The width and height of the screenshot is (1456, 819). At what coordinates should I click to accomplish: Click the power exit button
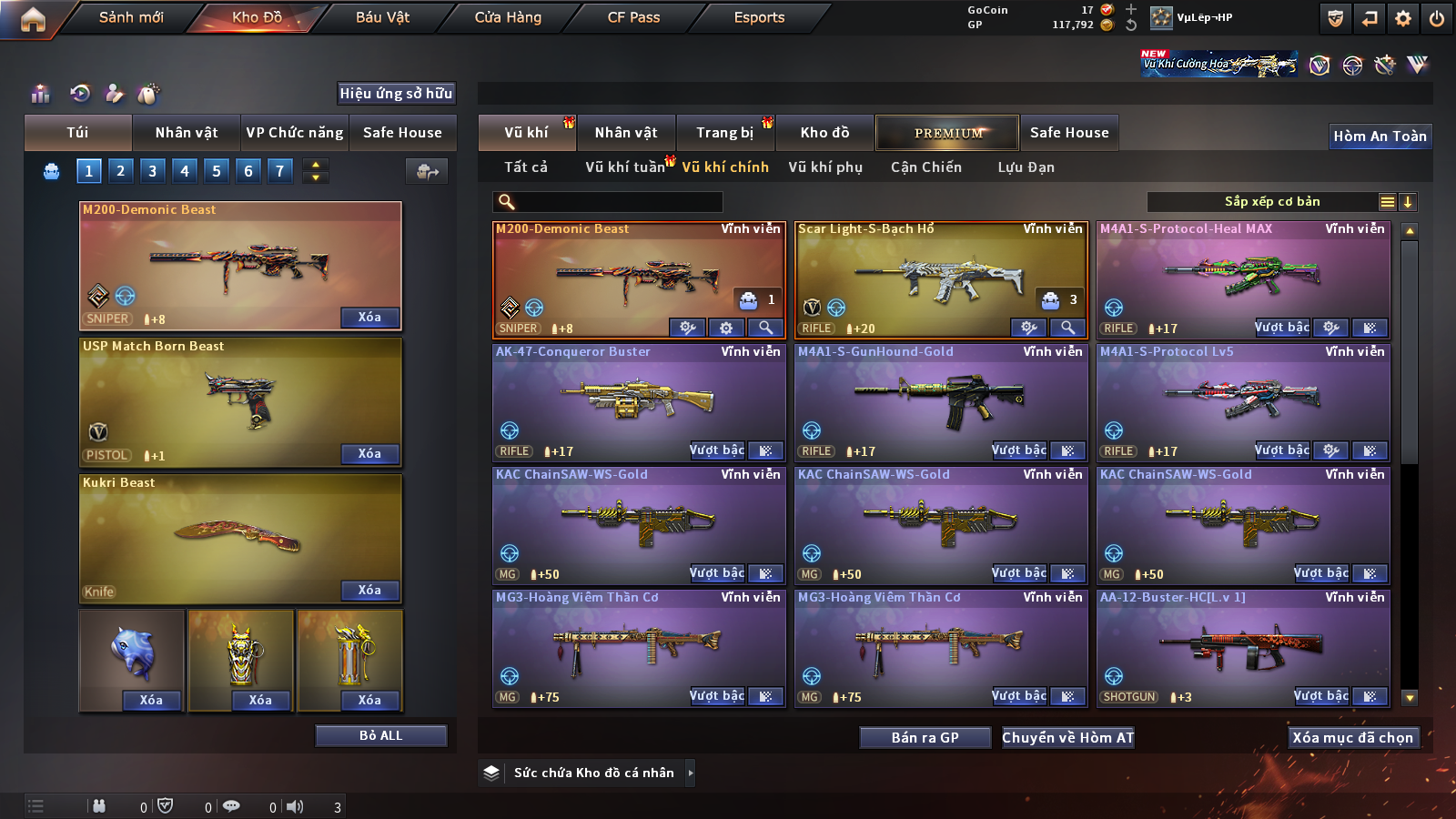click(1436, 18)
